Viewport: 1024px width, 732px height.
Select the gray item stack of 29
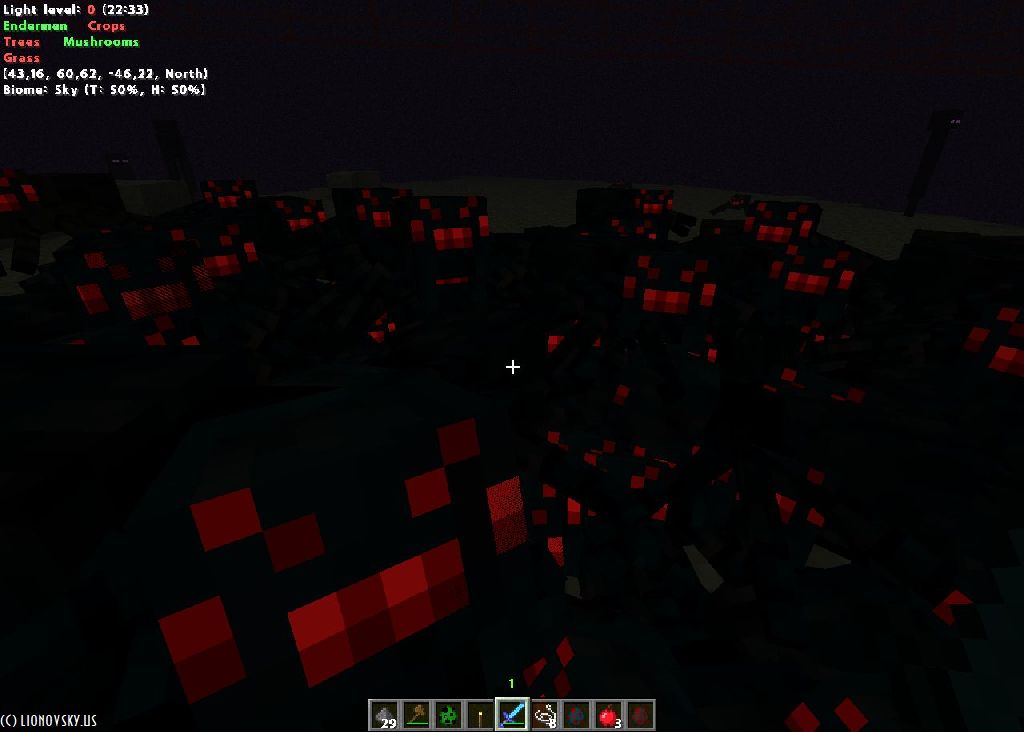pos(384,715)
